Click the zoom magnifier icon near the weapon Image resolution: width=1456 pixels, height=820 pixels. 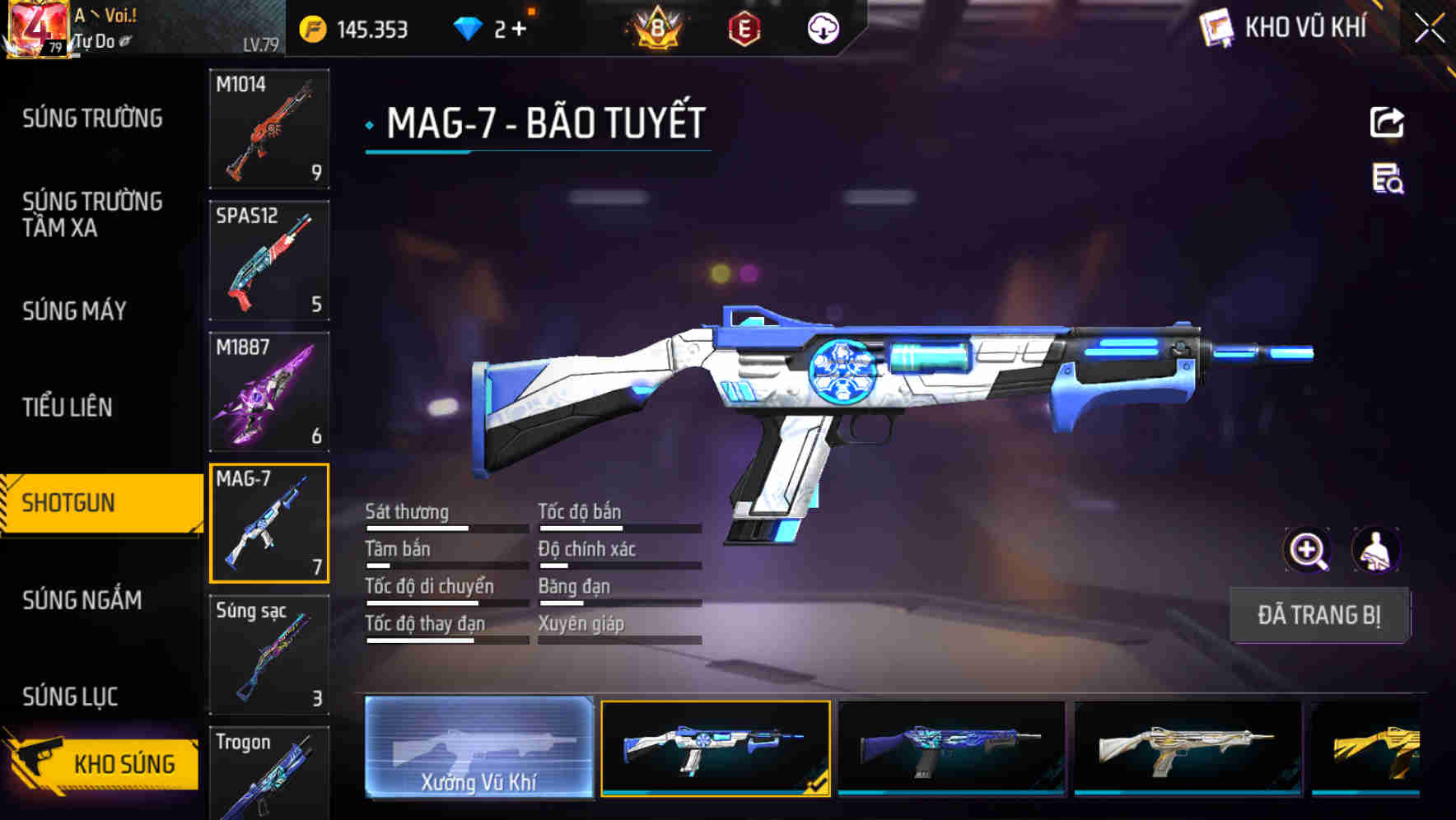tap(1309, 550)
